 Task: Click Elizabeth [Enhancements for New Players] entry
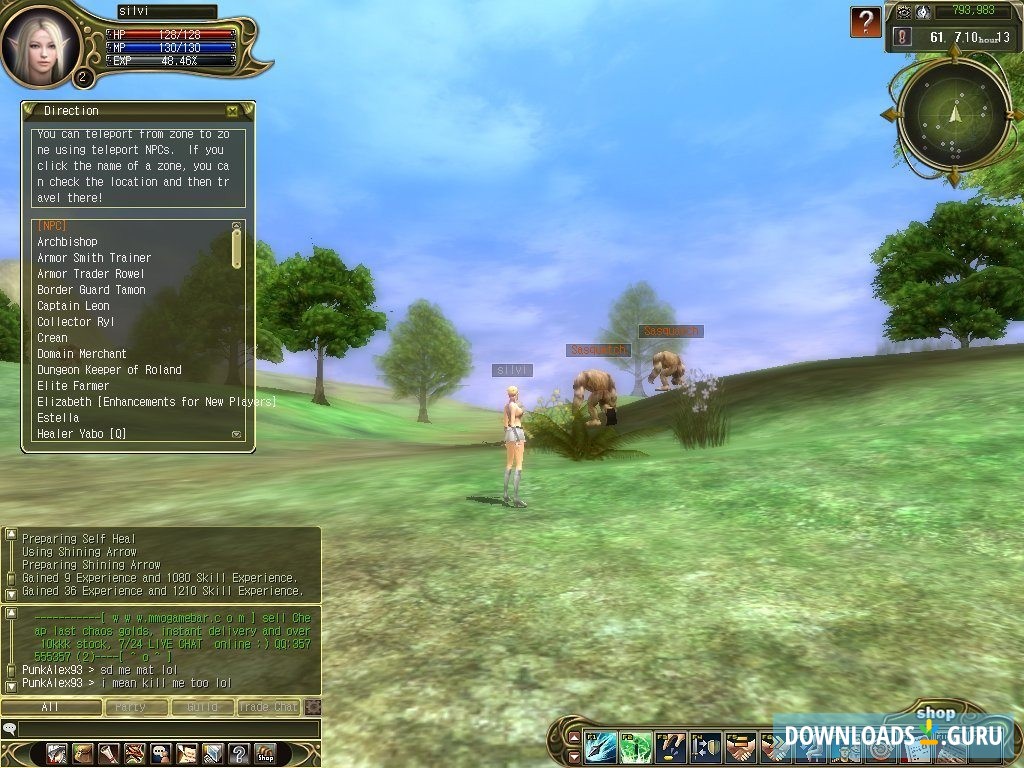[155, 402]
